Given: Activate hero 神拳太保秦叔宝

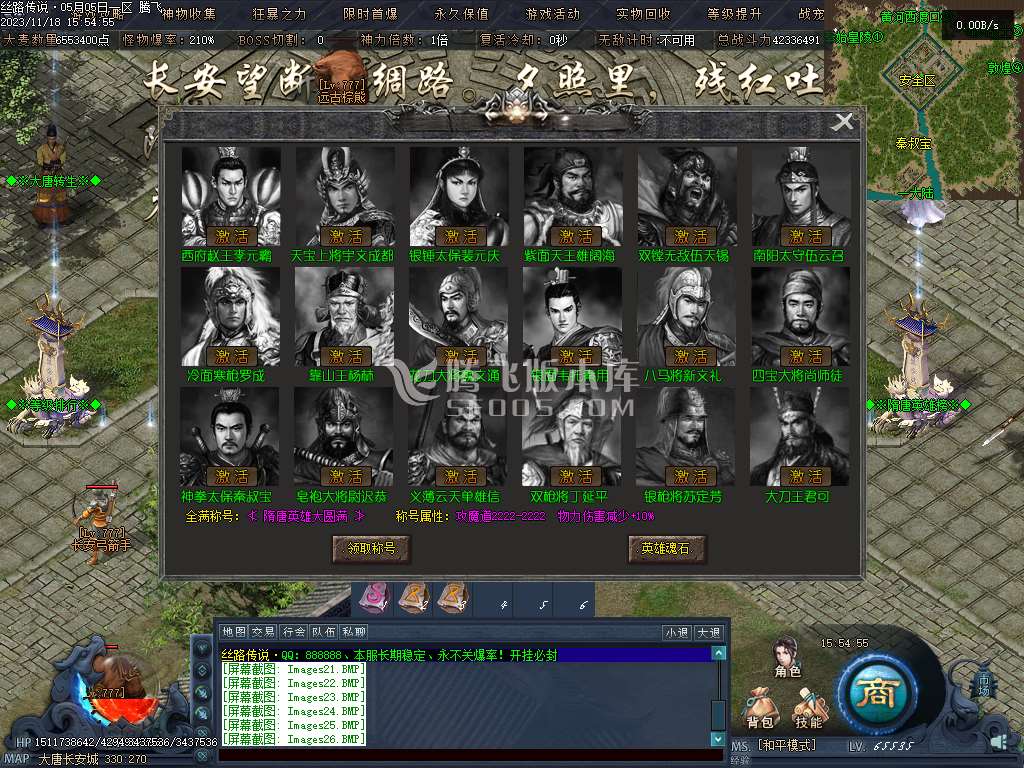Looking at the screenshot, I should pos(232,476).
